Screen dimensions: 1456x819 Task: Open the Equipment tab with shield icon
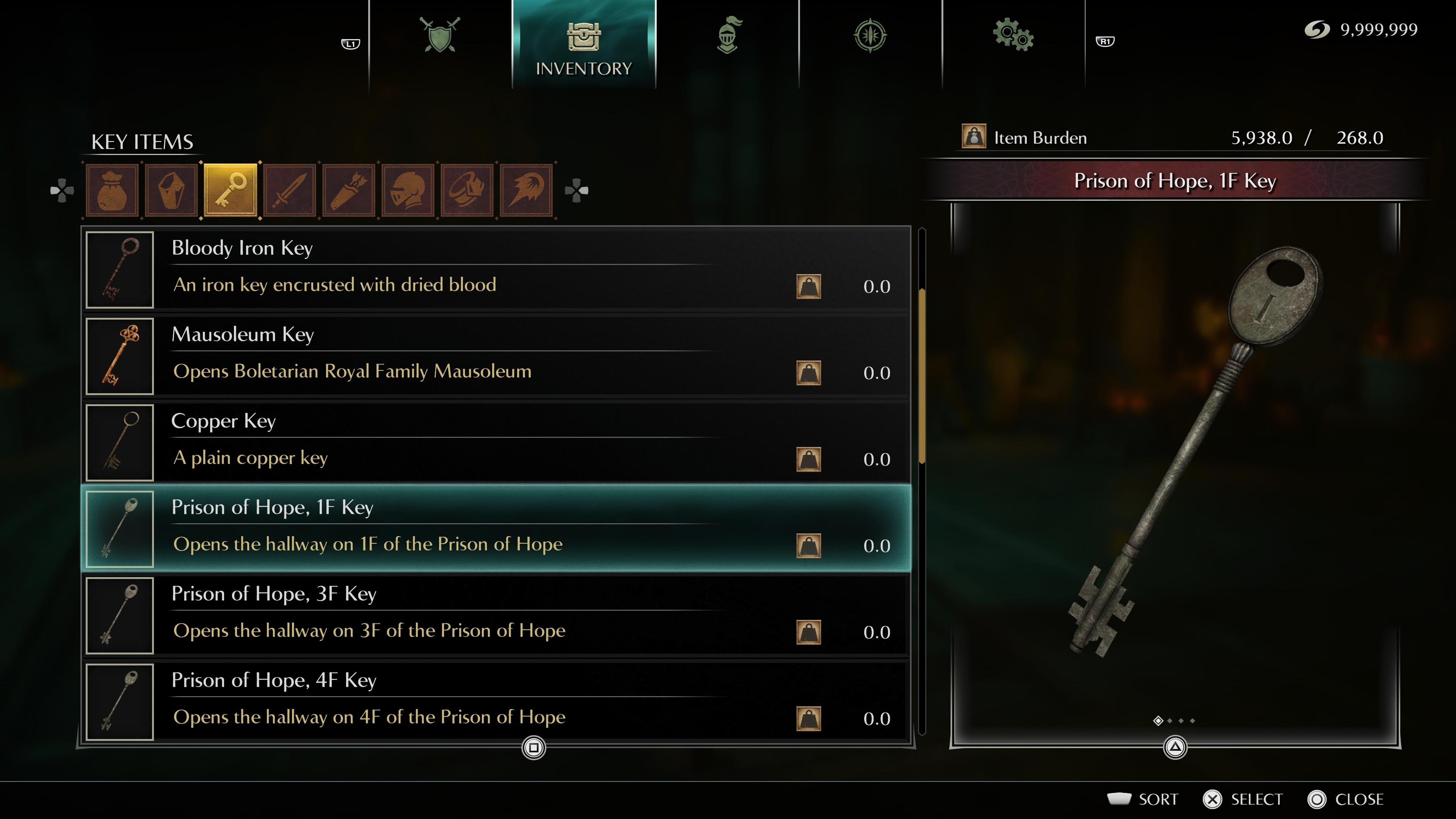(x=440, y=36)
